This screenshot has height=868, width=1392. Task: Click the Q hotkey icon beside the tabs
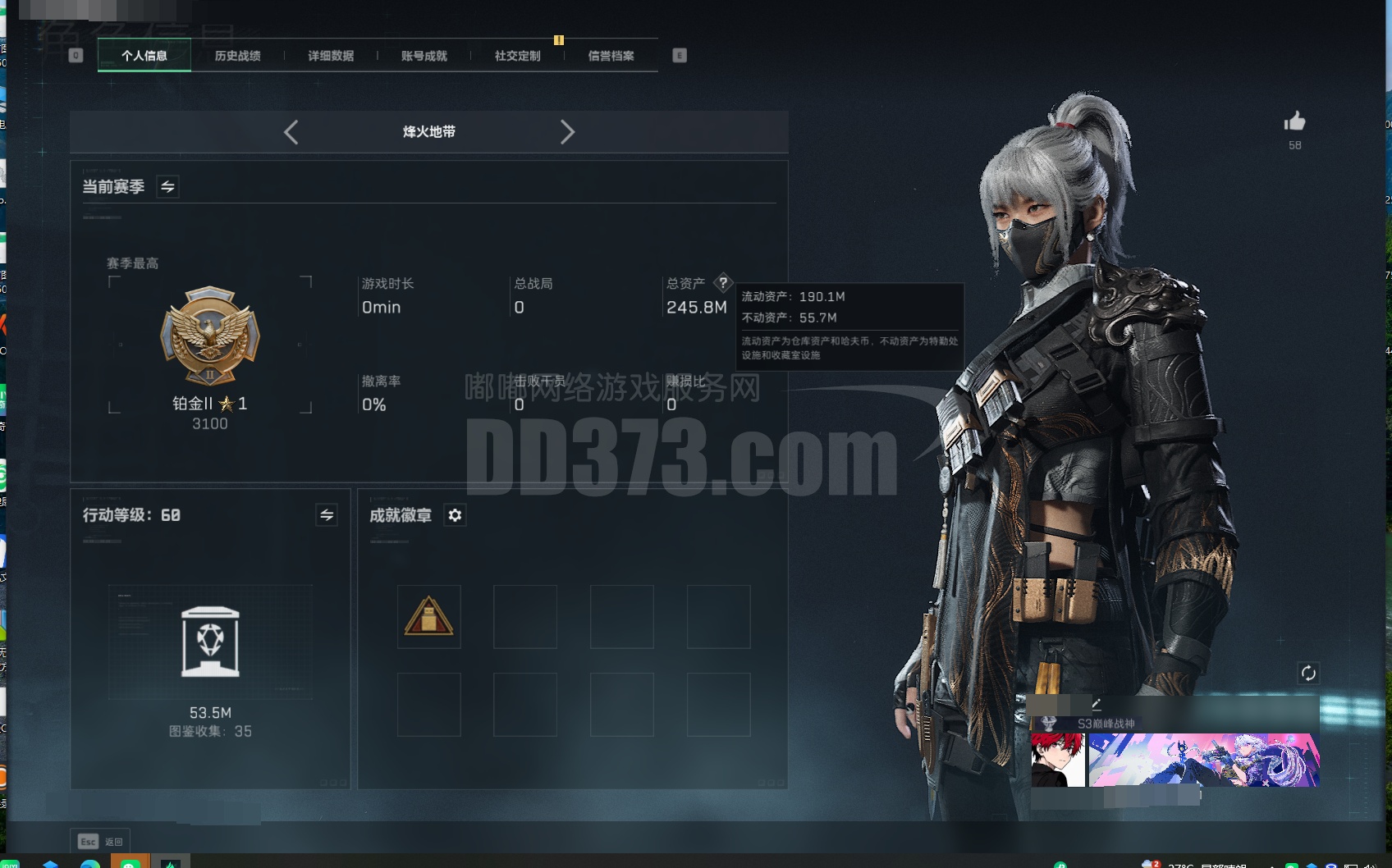pyautogui.click(x=76, y=54)
